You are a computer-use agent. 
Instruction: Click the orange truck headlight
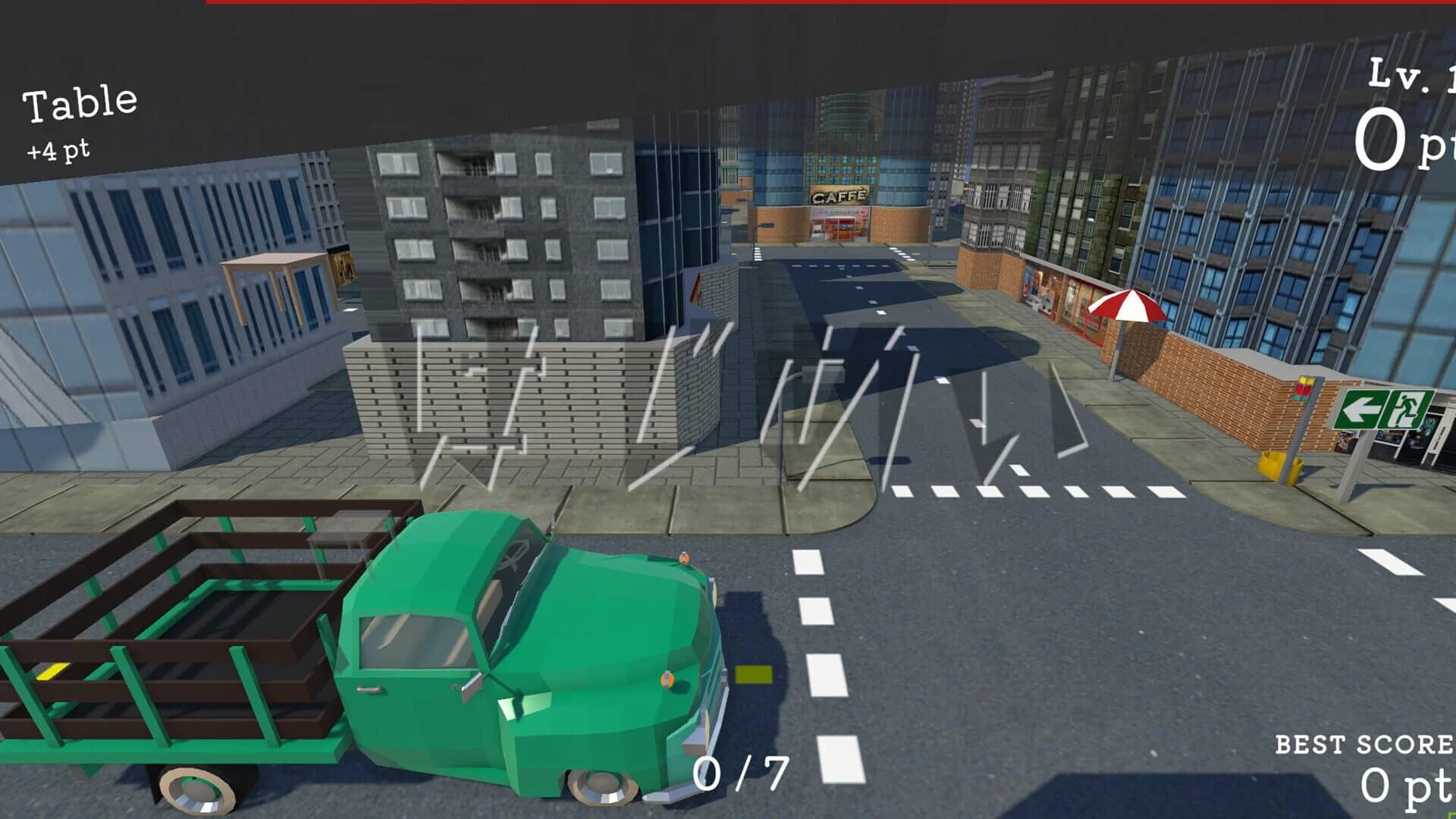click(667, 679)
